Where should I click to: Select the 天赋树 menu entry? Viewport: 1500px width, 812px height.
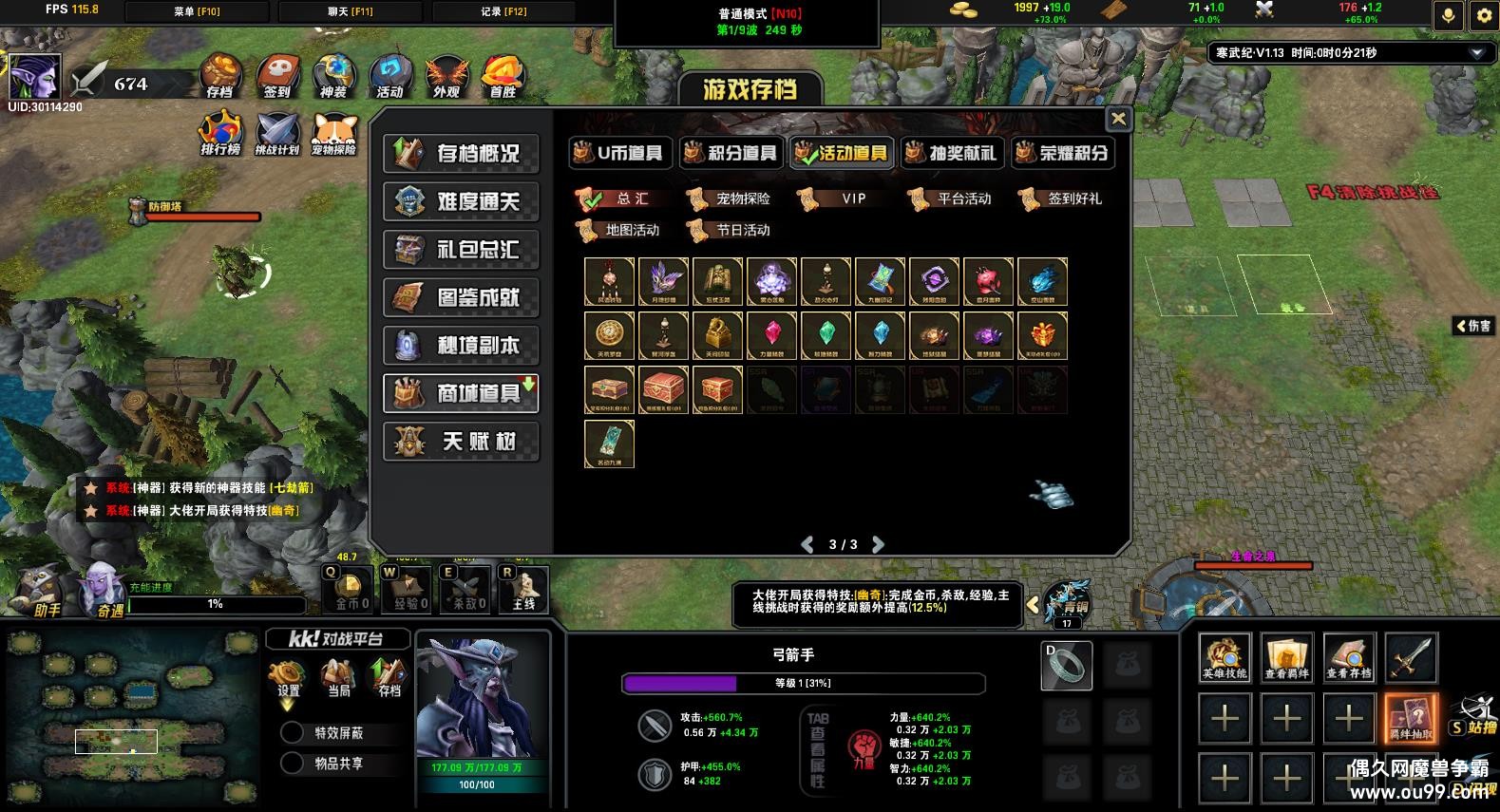pos(461,442)
